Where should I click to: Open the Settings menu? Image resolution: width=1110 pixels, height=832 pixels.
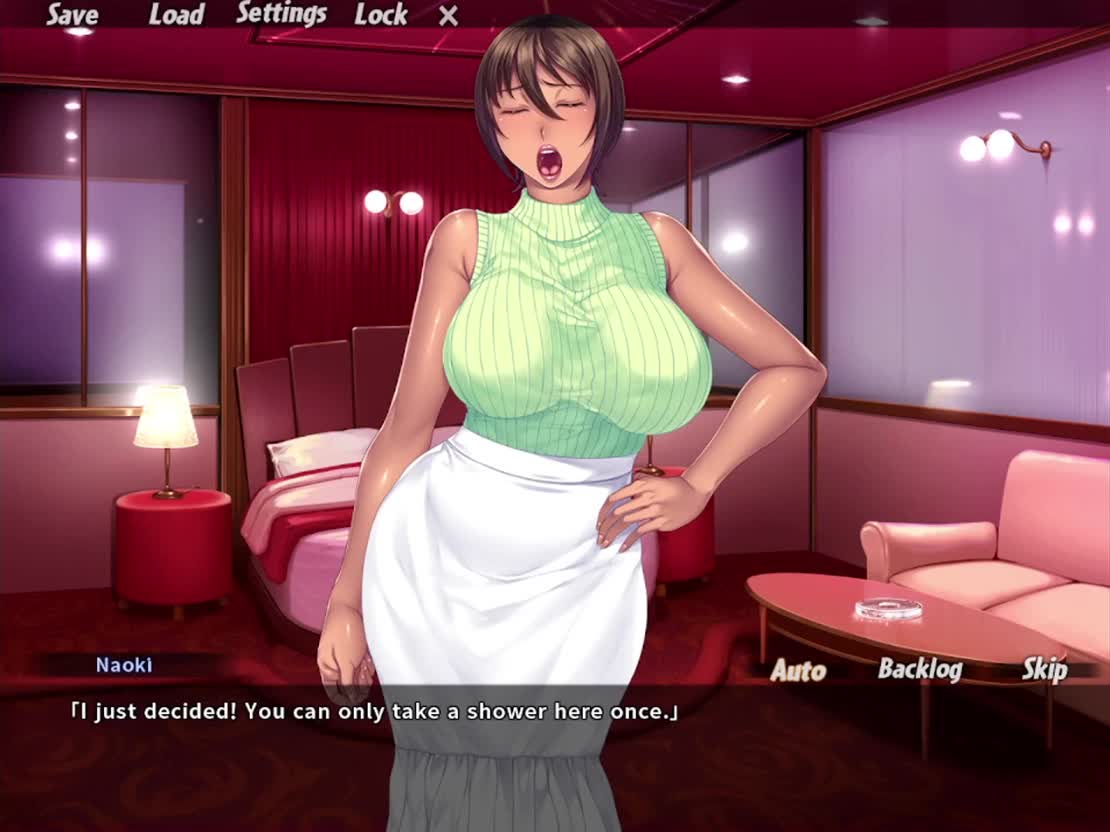(x=281, y=14)
